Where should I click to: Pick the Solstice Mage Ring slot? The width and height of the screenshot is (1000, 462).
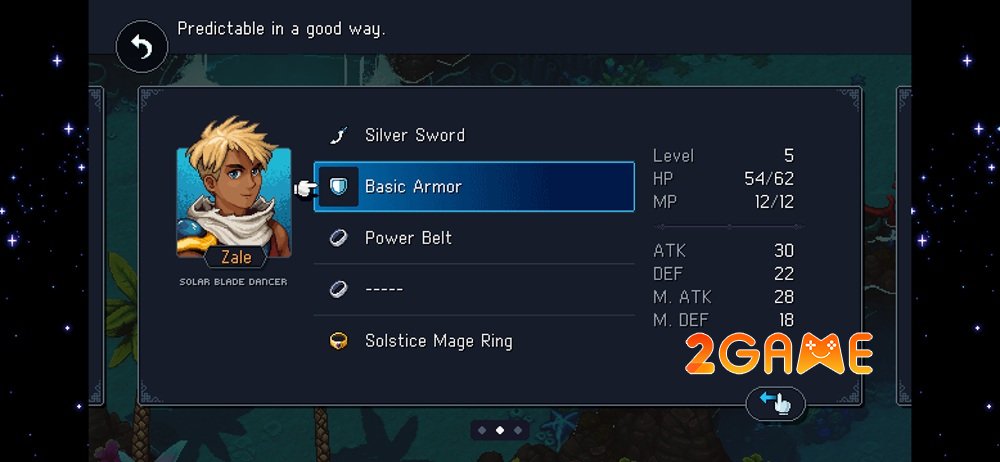[x=473, y=341]
